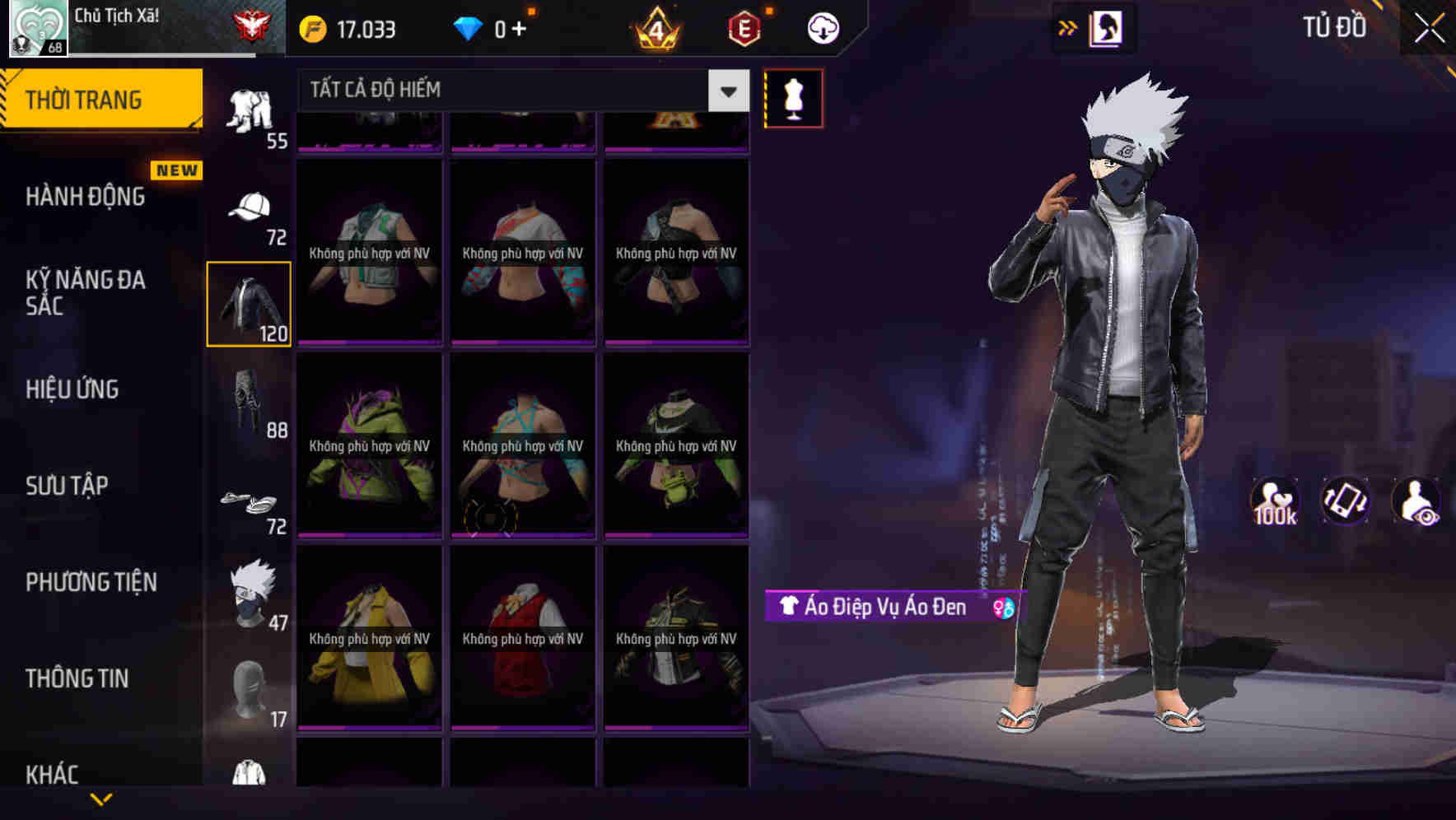This screenshot has height=820, width=1456.
Task: Select the jacket category icon showing 120 items
Action: 249,303
